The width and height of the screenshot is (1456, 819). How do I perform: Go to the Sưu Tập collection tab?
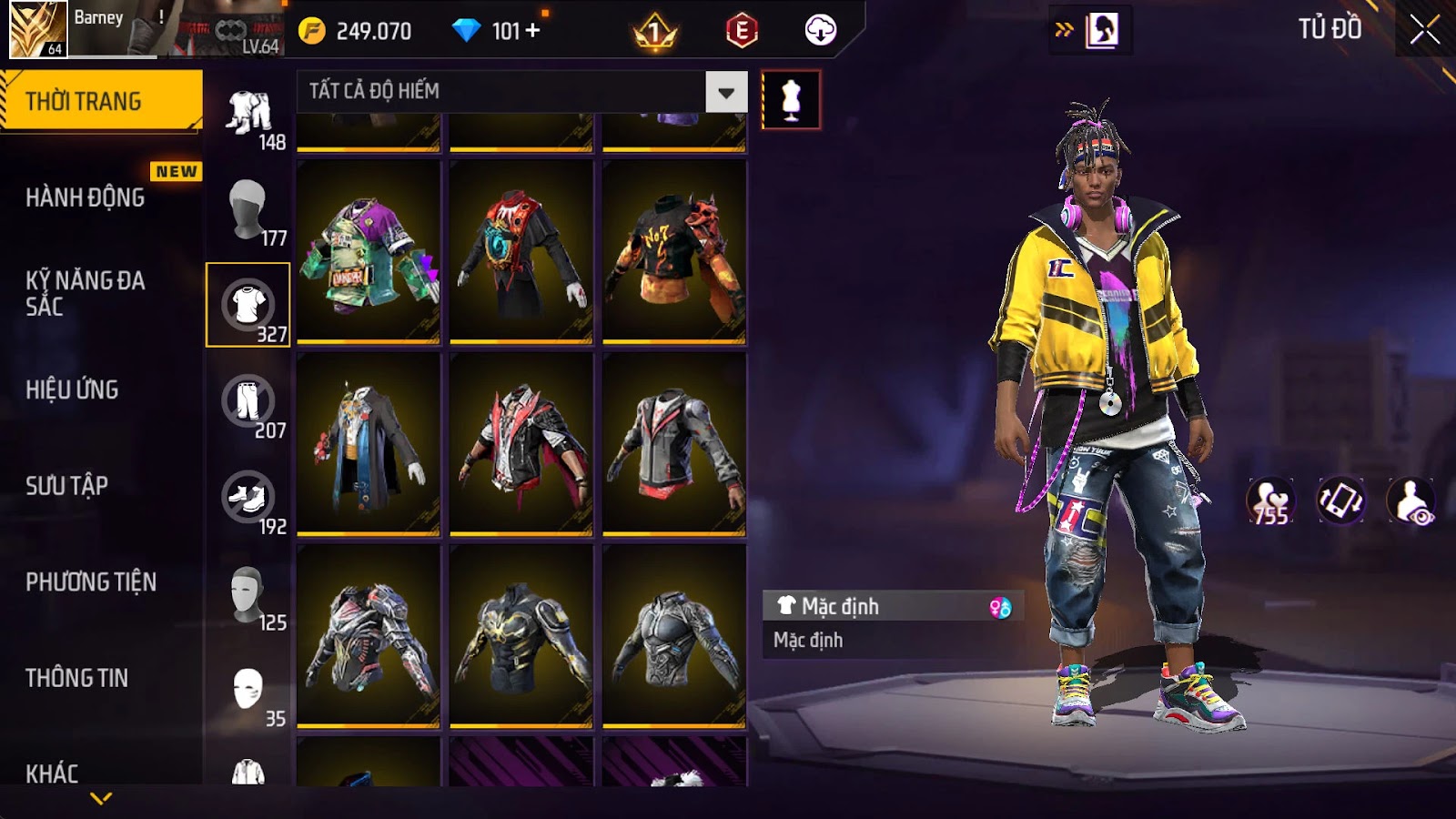click(x=66, y=486)
